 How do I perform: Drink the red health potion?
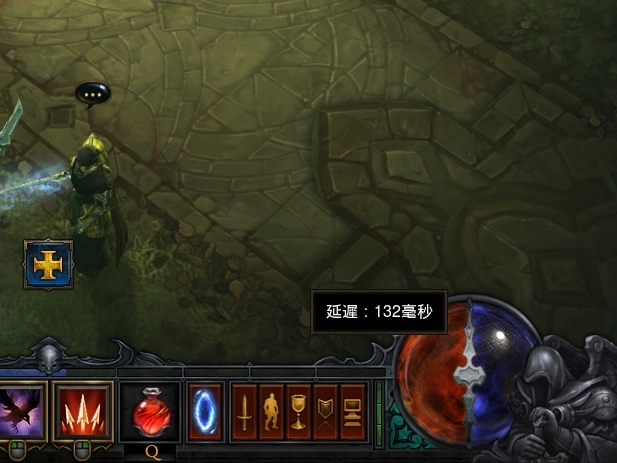[149, 411]
